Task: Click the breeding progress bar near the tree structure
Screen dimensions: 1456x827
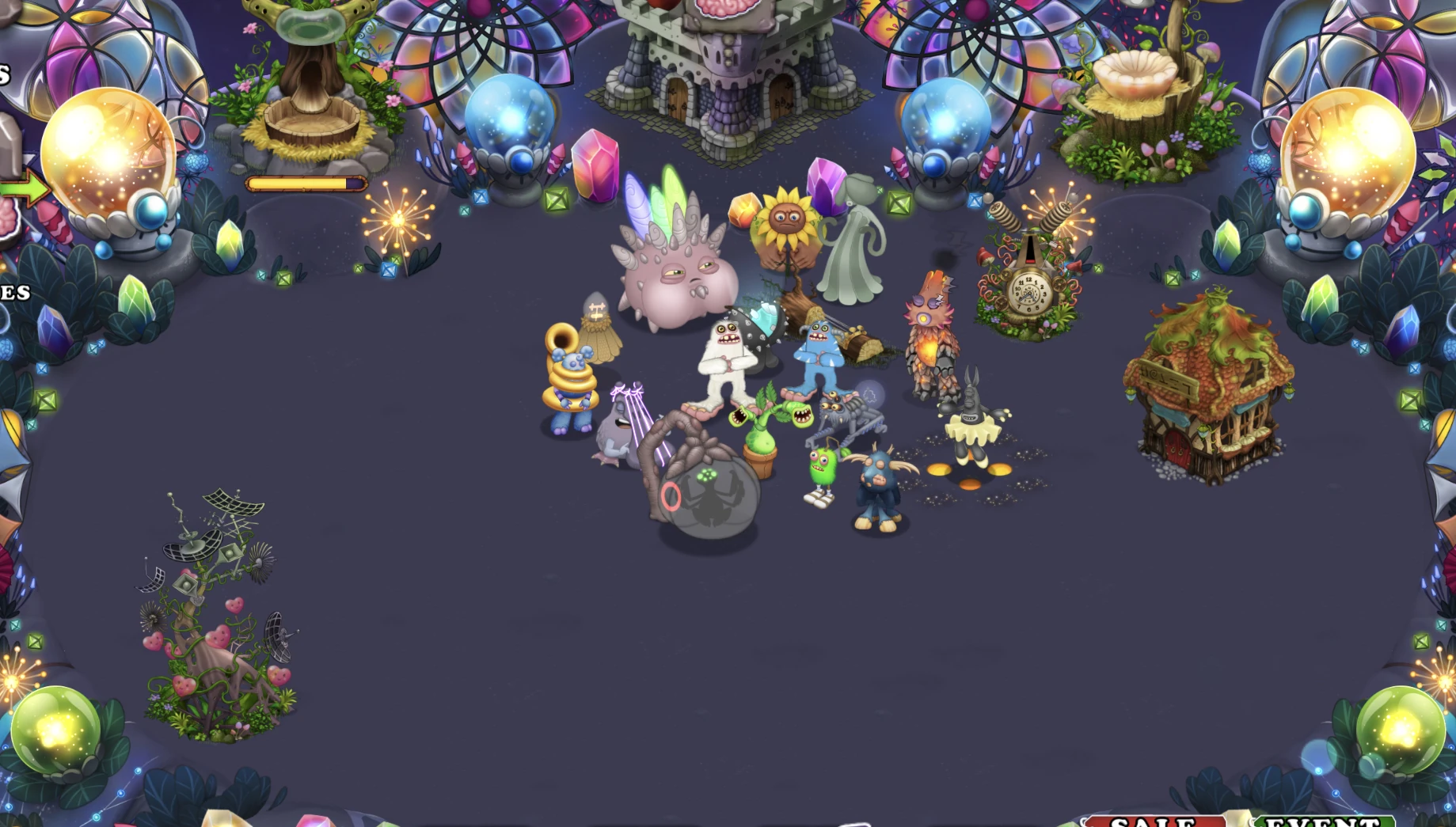Action: pos(305,182)
